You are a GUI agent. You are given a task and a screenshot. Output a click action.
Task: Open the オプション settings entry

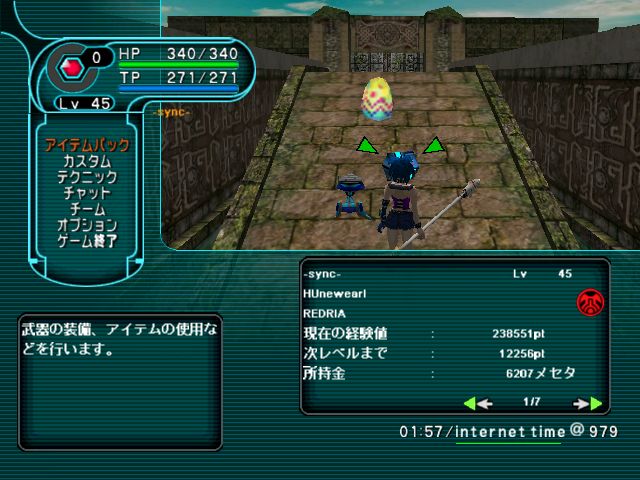[x=87, y=225]
